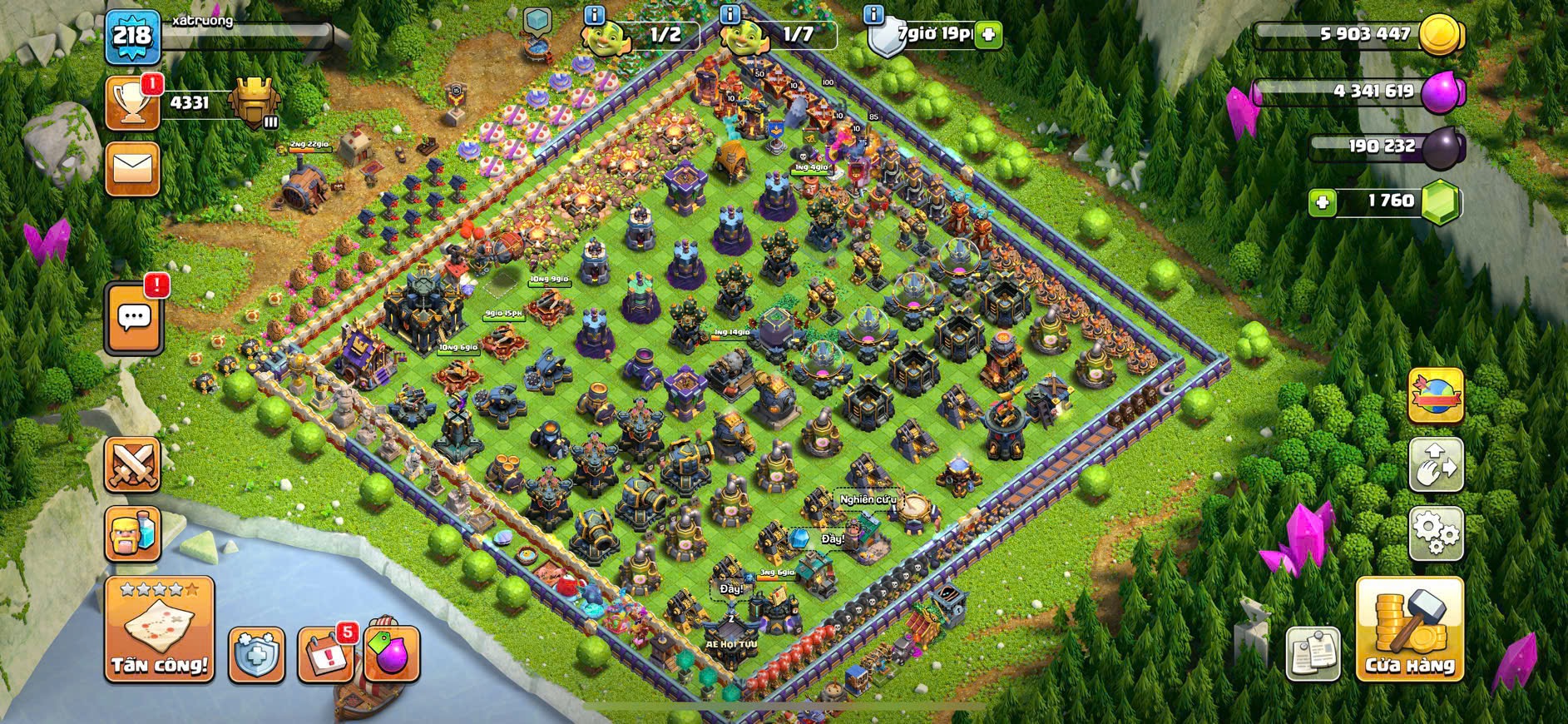Start an attack with the Tấn công! button
Screen dimensions: 1568x724
(x=159, y=628)
